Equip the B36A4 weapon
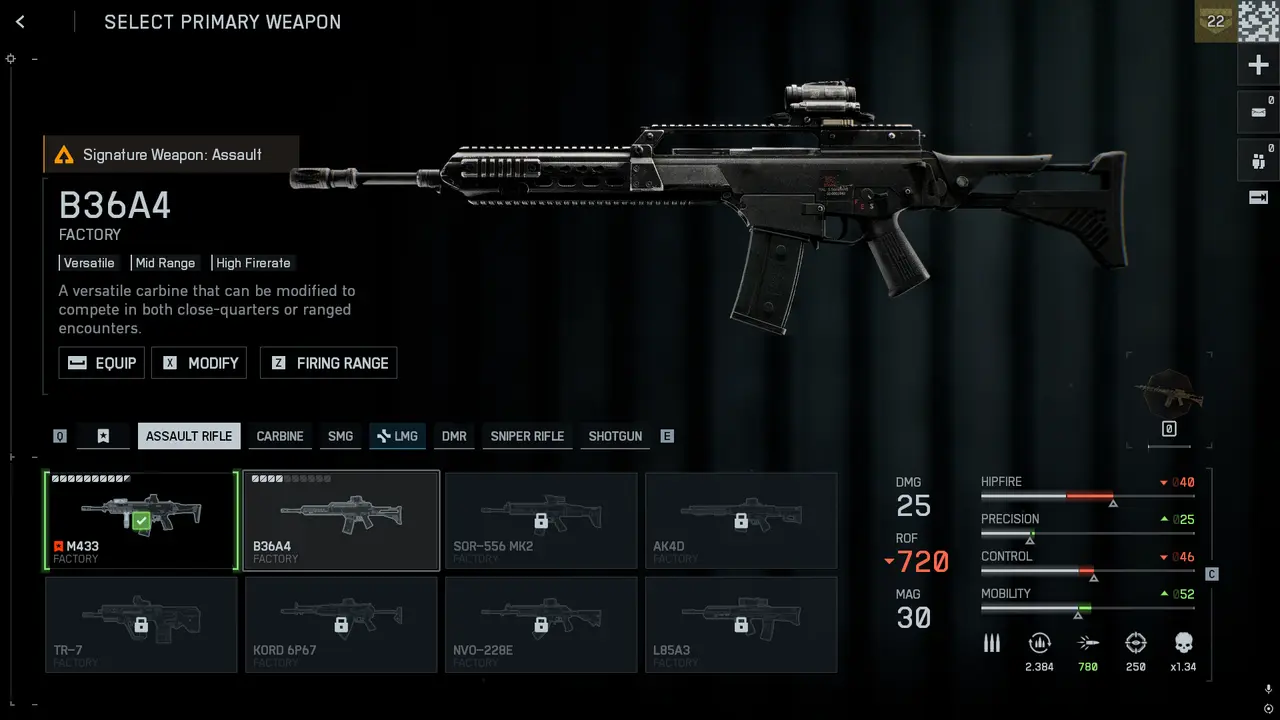Viewport: 1280px width, 720px height. (x=102, y=363)
